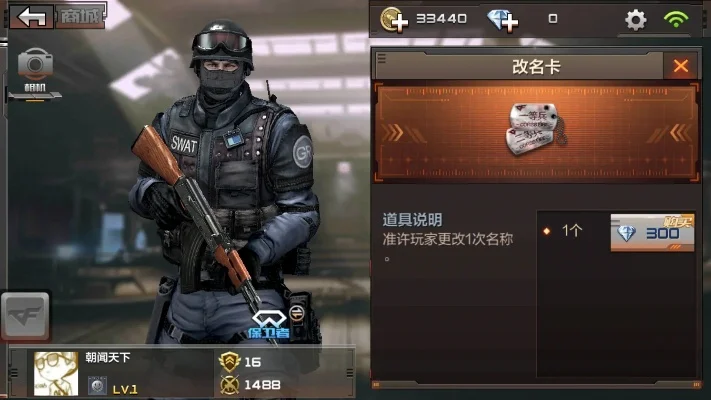Open the CF logo side tab
Screen dimensions: 711x400
click(25, 318)
